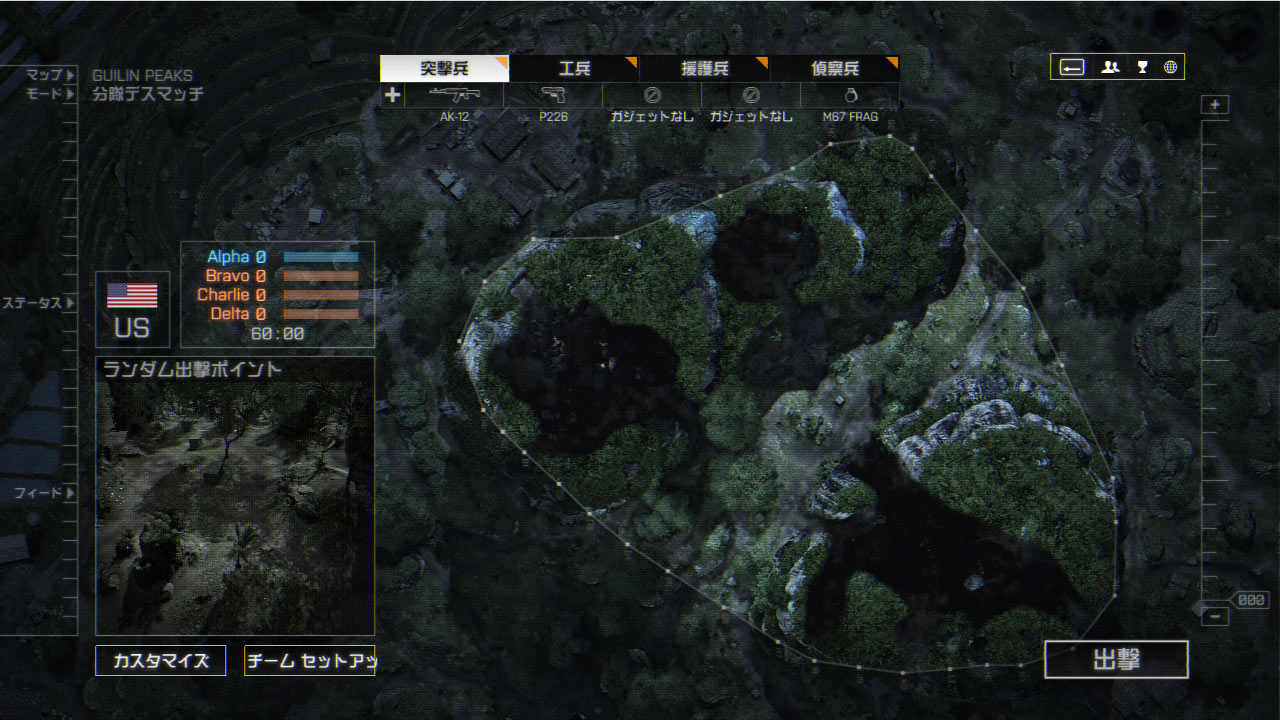Open the globe icon in top bar
Screen dimensions: 1280x720
tap(1170, 67)
